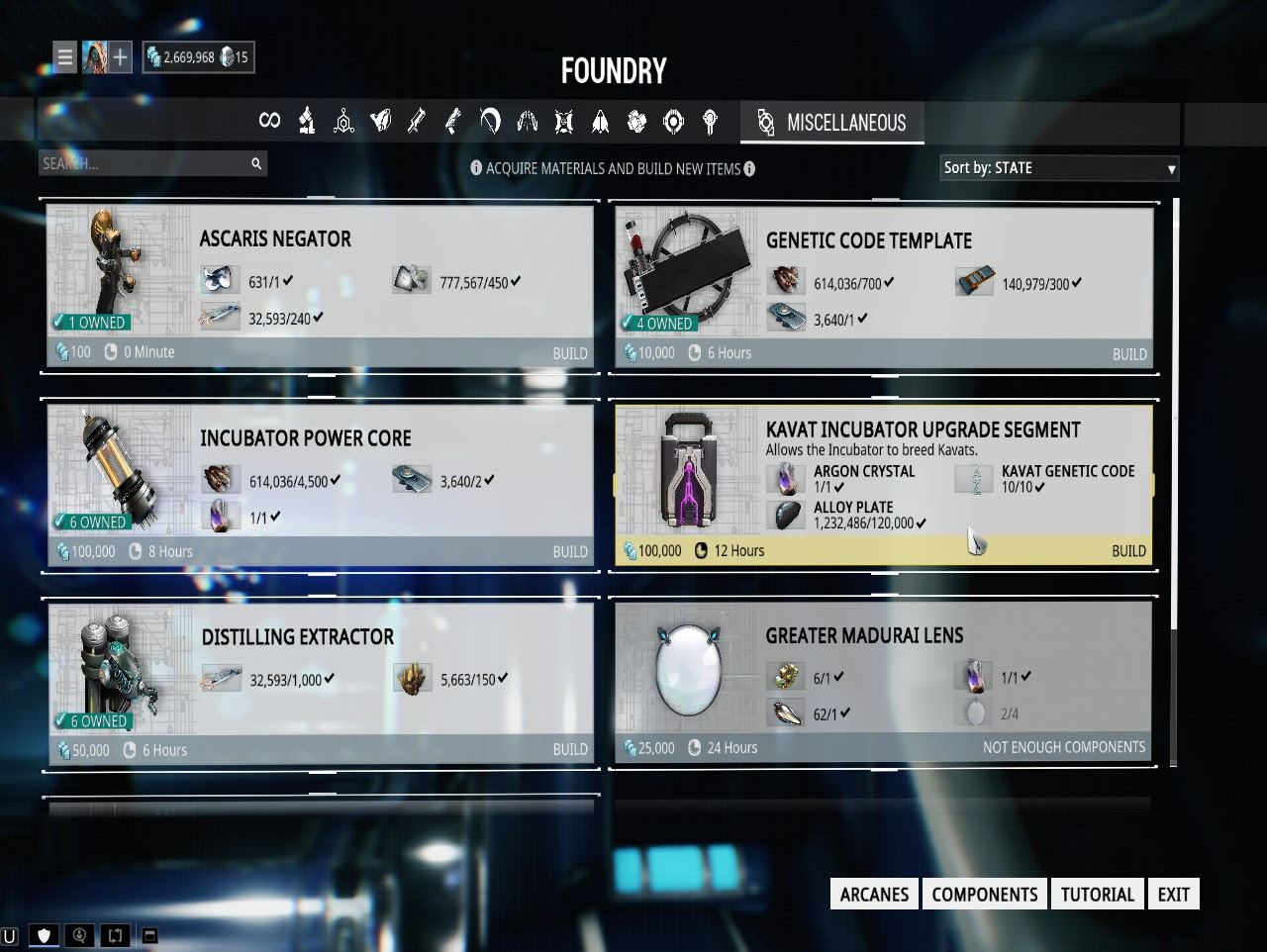
Task: Open the Arcanes screen
Action: click(x=874, y=895)
